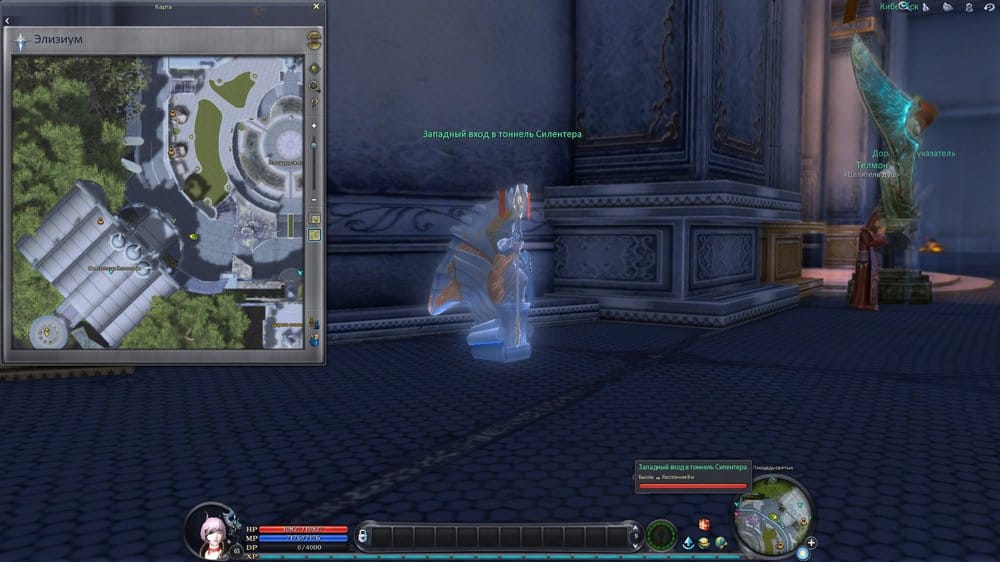Toggle the hotbar lock icon
This screenshot has width=1000, height=562.
point(362,537)
